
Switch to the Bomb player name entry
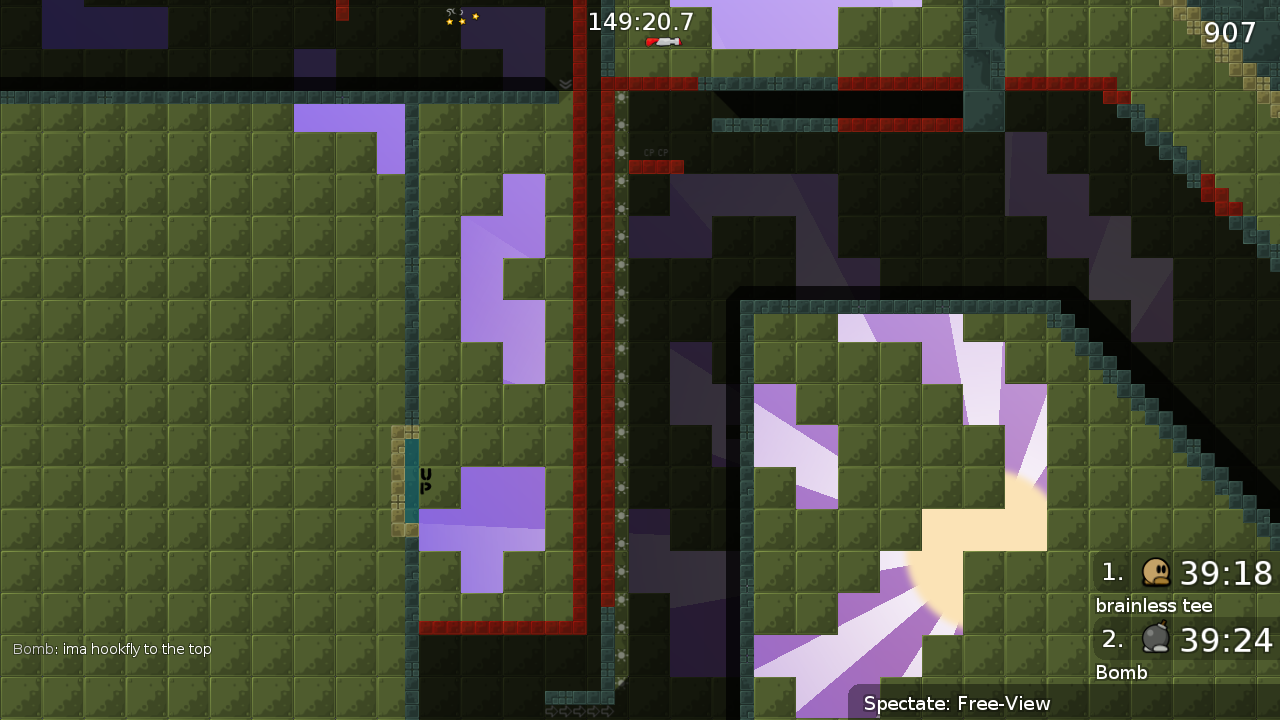1121,672
